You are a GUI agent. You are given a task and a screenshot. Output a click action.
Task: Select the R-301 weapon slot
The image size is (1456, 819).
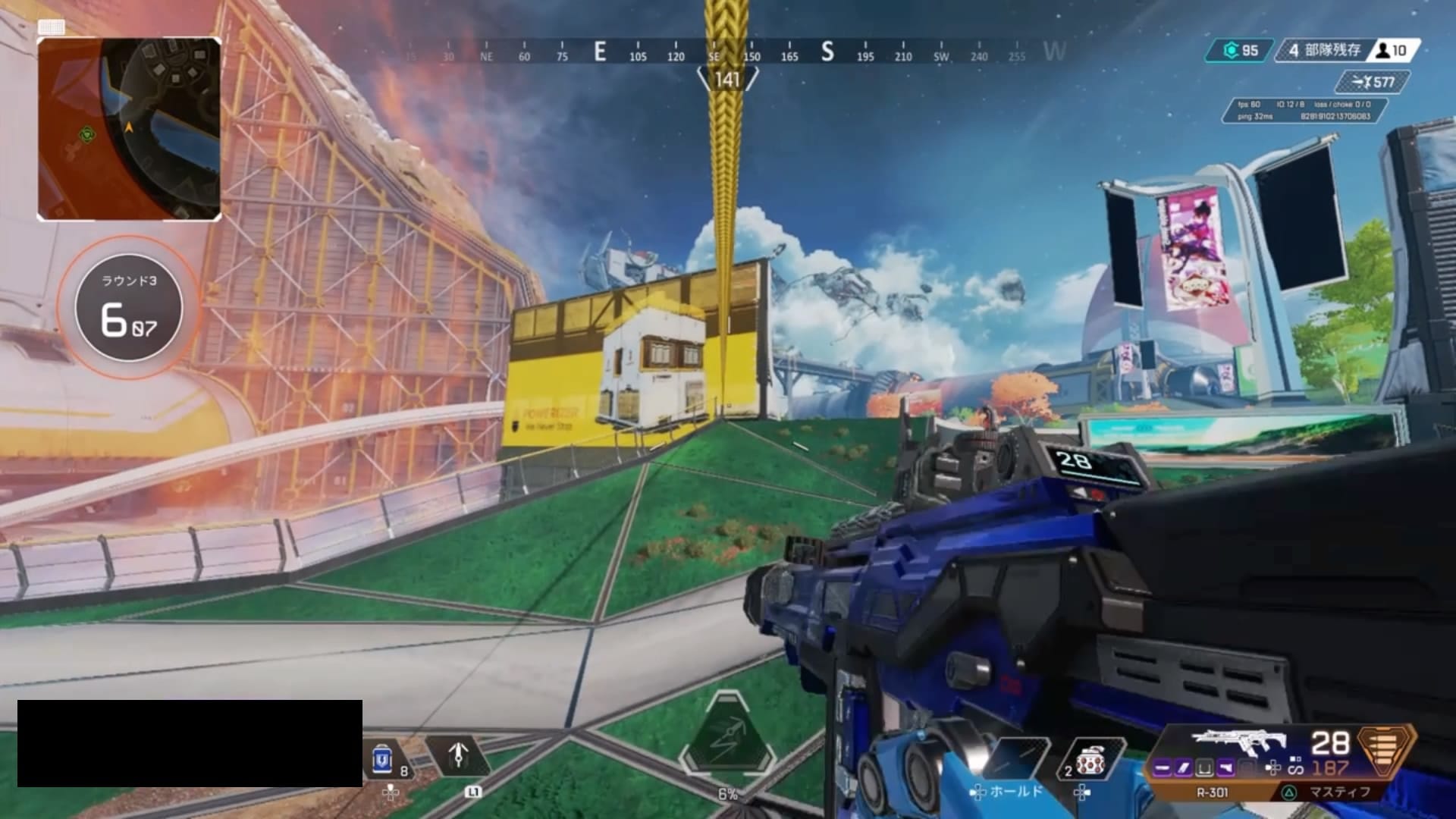1212,792
